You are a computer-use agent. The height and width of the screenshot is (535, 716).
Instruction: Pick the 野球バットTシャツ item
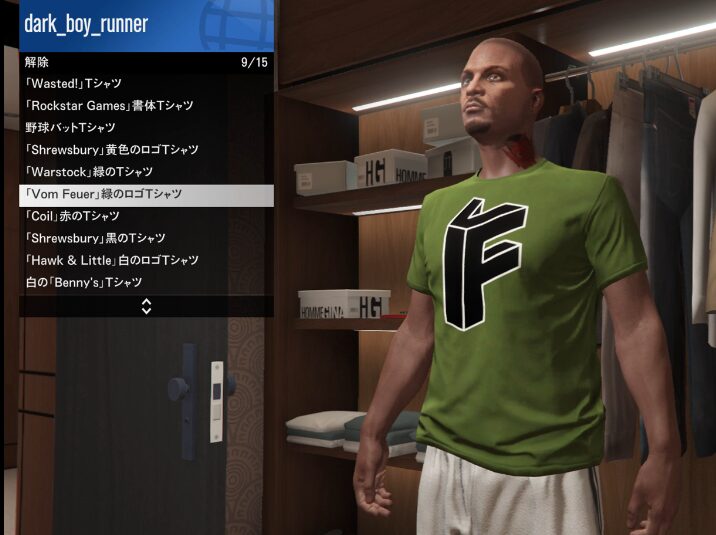145,128
